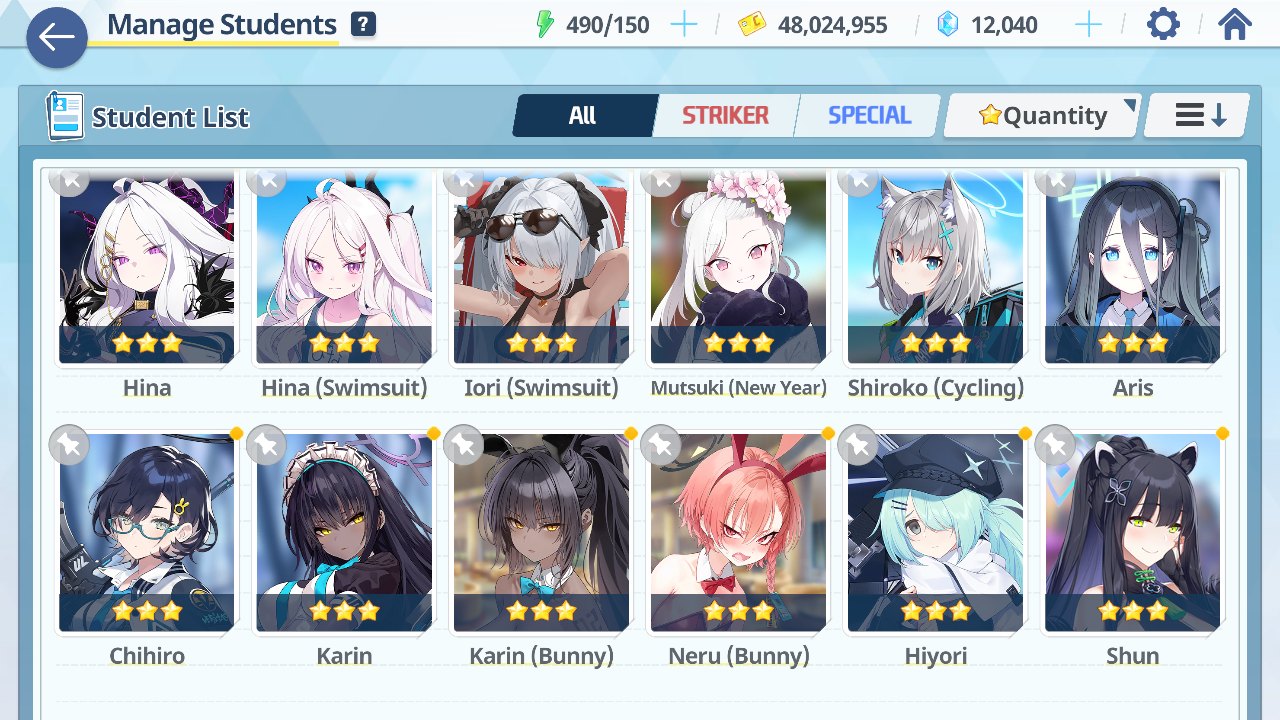Add energy with the plus button
The height and width of the screenshot is (720, 1280).
click(684, 25)
